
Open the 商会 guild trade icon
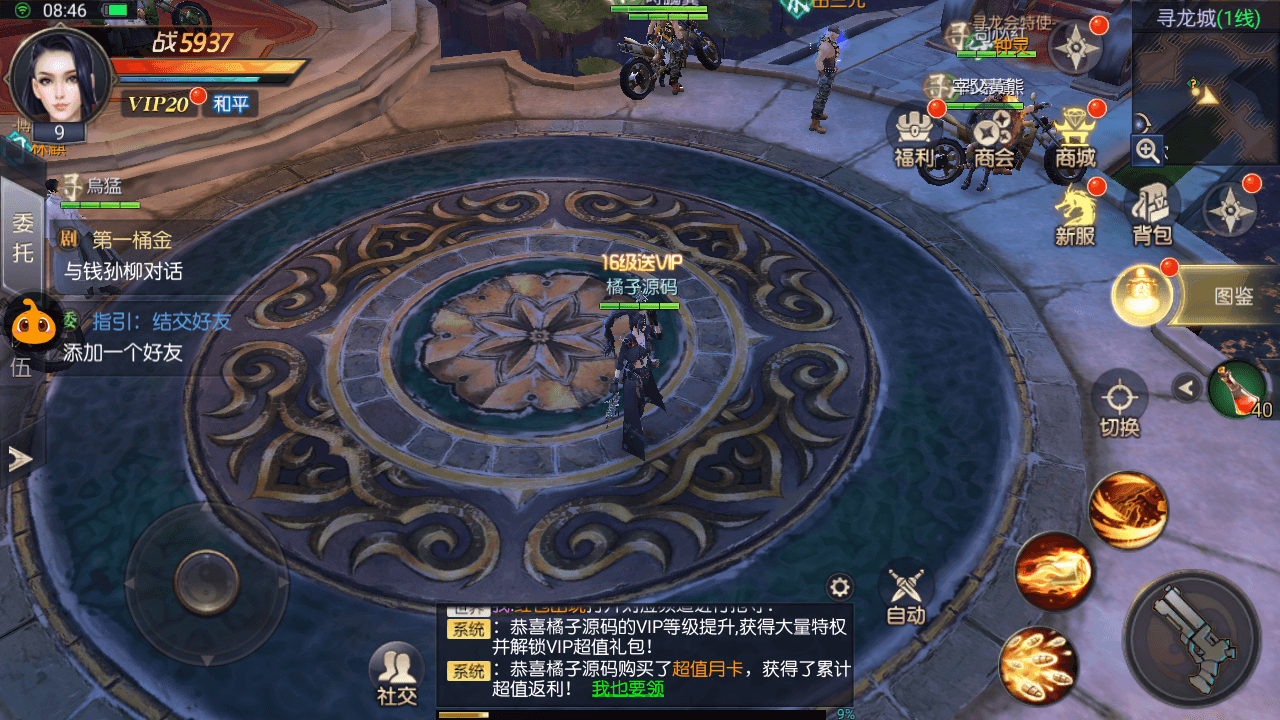[994, 137]
